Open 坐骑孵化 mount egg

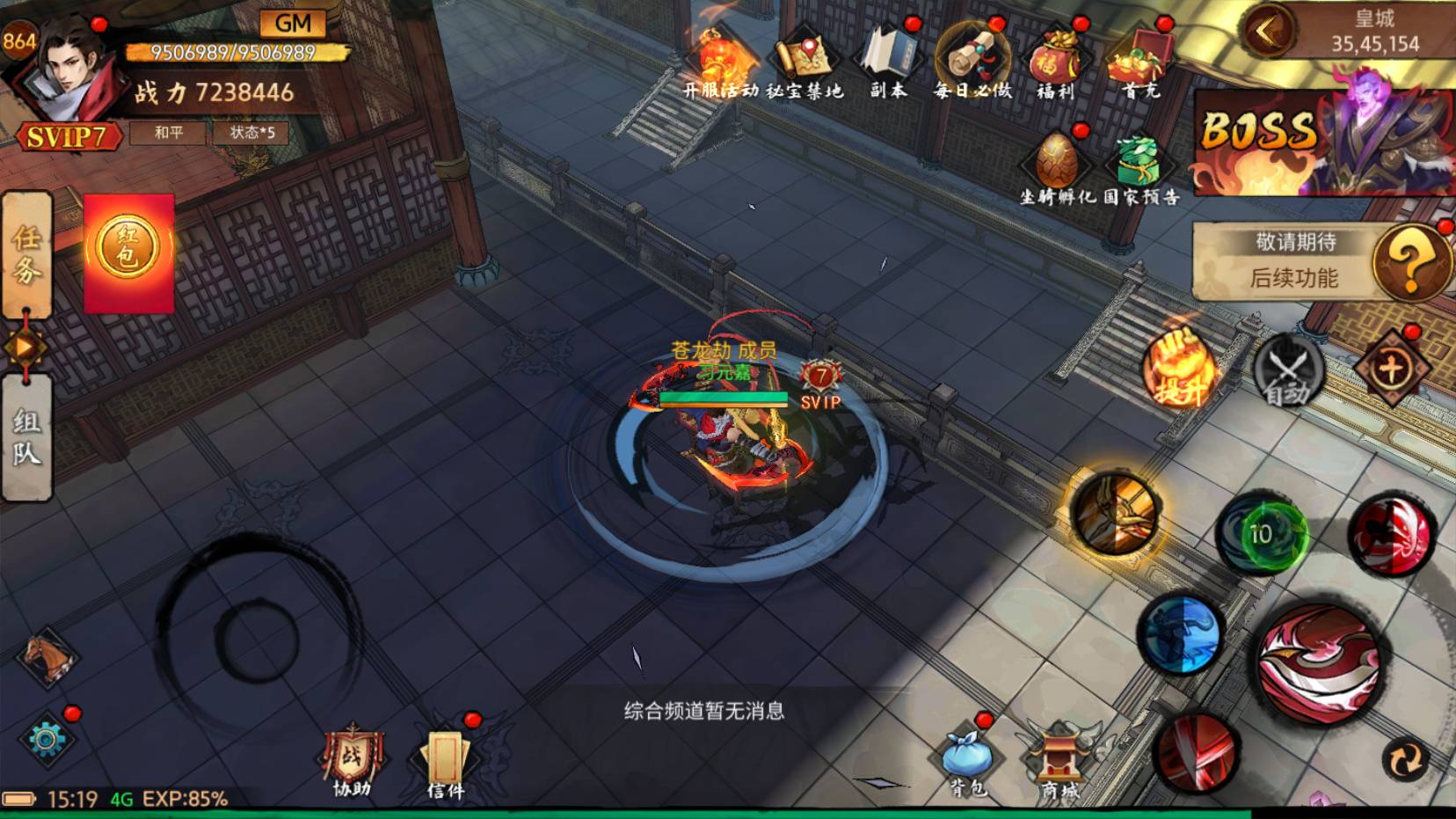coord(1057,167)
